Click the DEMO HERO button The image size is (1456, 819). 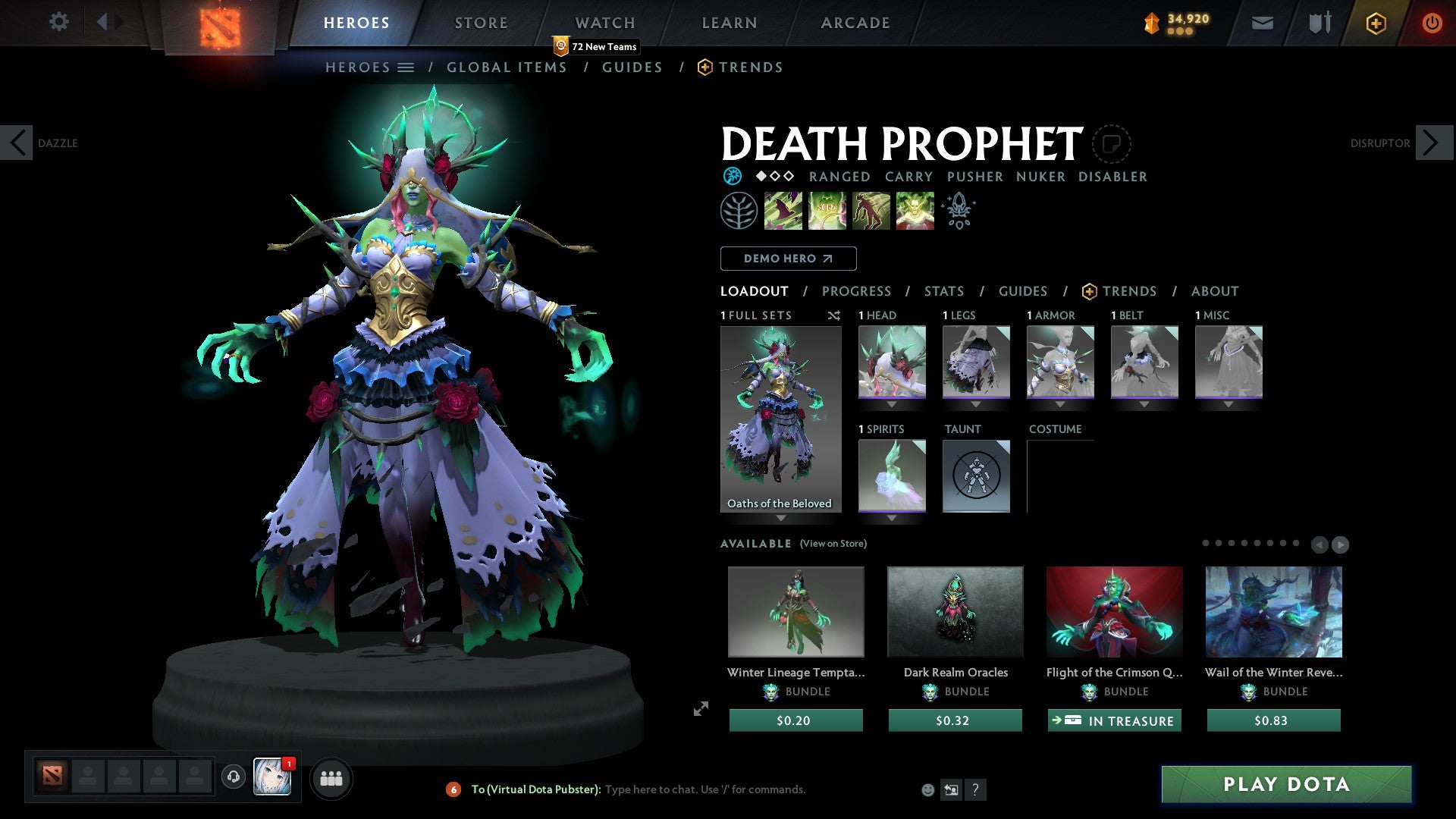pyautogui.click(x=787, y=258)
